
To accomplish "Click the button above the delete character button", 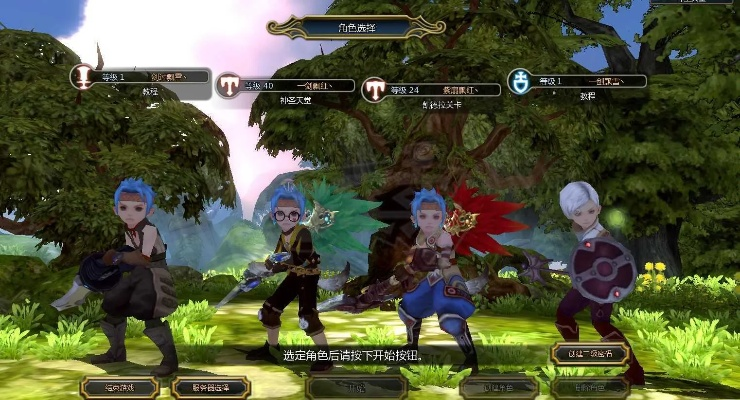I will pyautogui.click(x=589, y=354).
